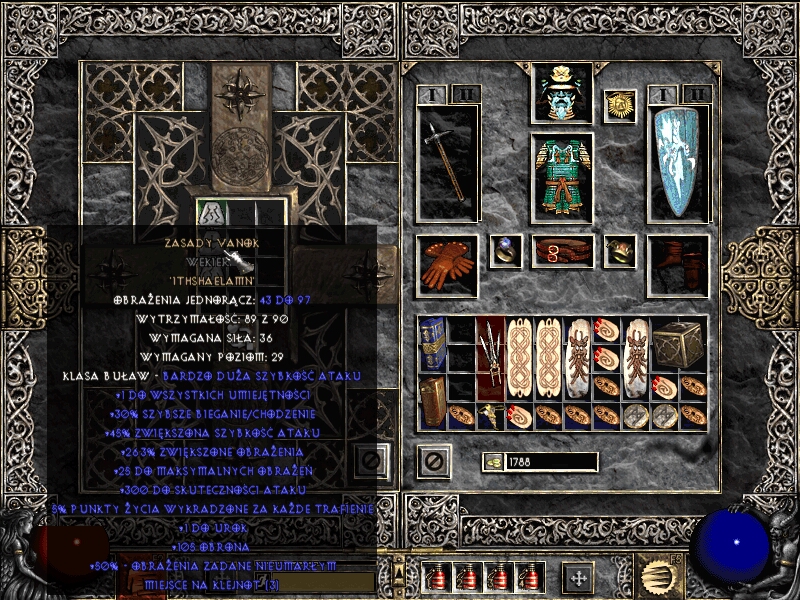Screen dimensions: 800x600
Task: Click the samurai helm equipment slot
Action: [x=562, y=94]
